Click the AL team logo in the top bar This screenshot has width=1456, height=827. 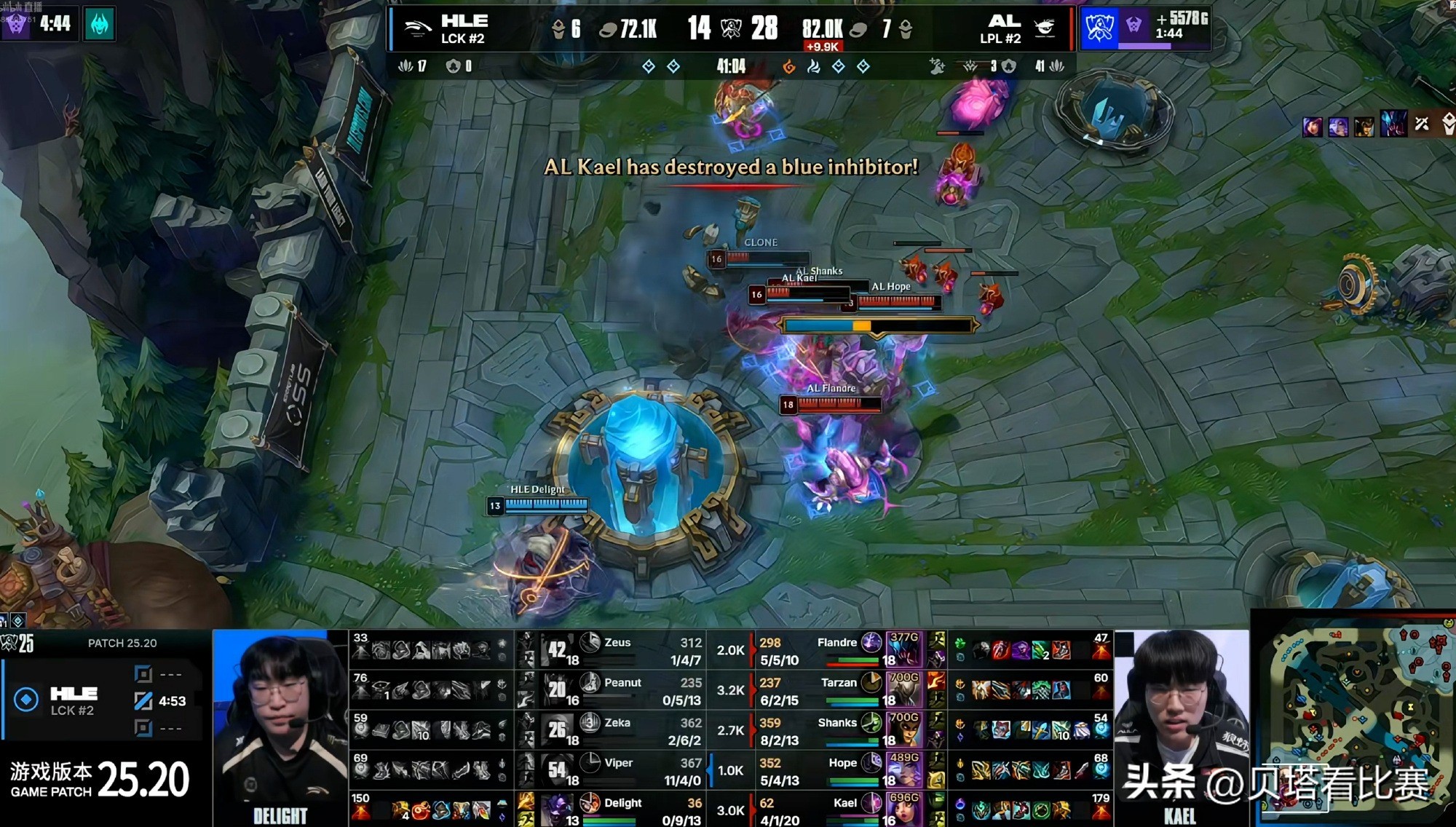(1045, 29)
